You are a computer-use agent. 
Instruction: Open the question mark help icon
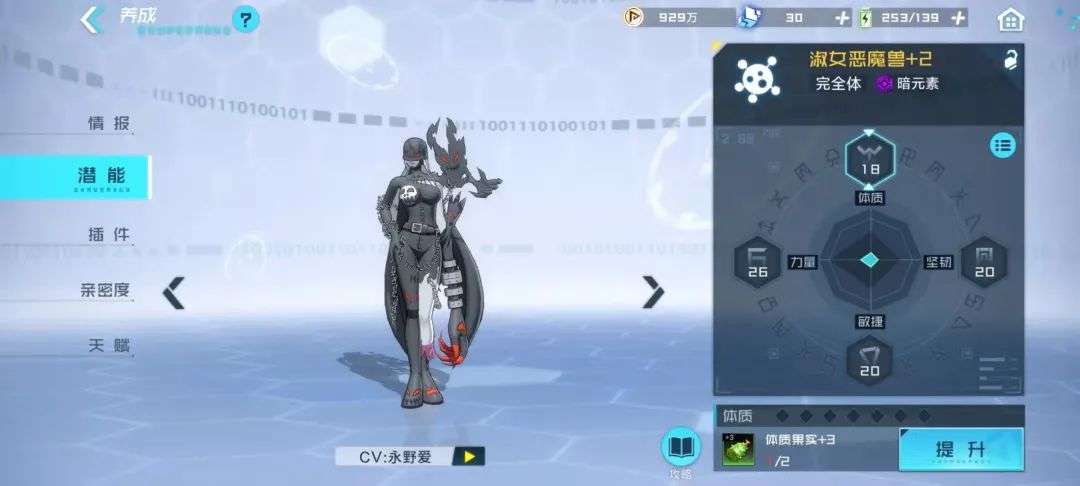[x=245, y=19]
